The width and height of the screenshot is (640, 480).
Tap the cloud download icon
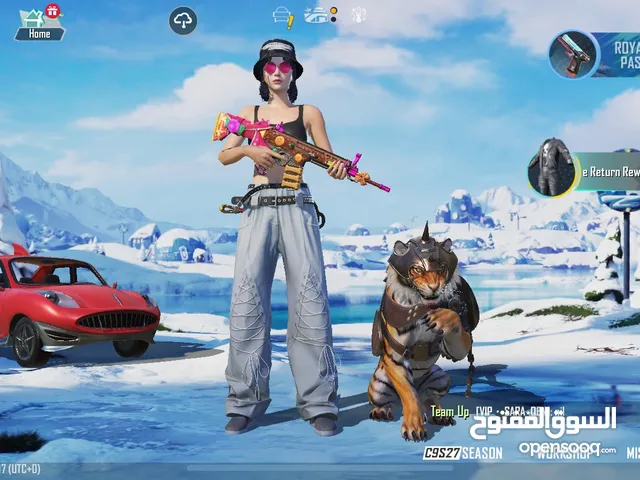(183, 20)
